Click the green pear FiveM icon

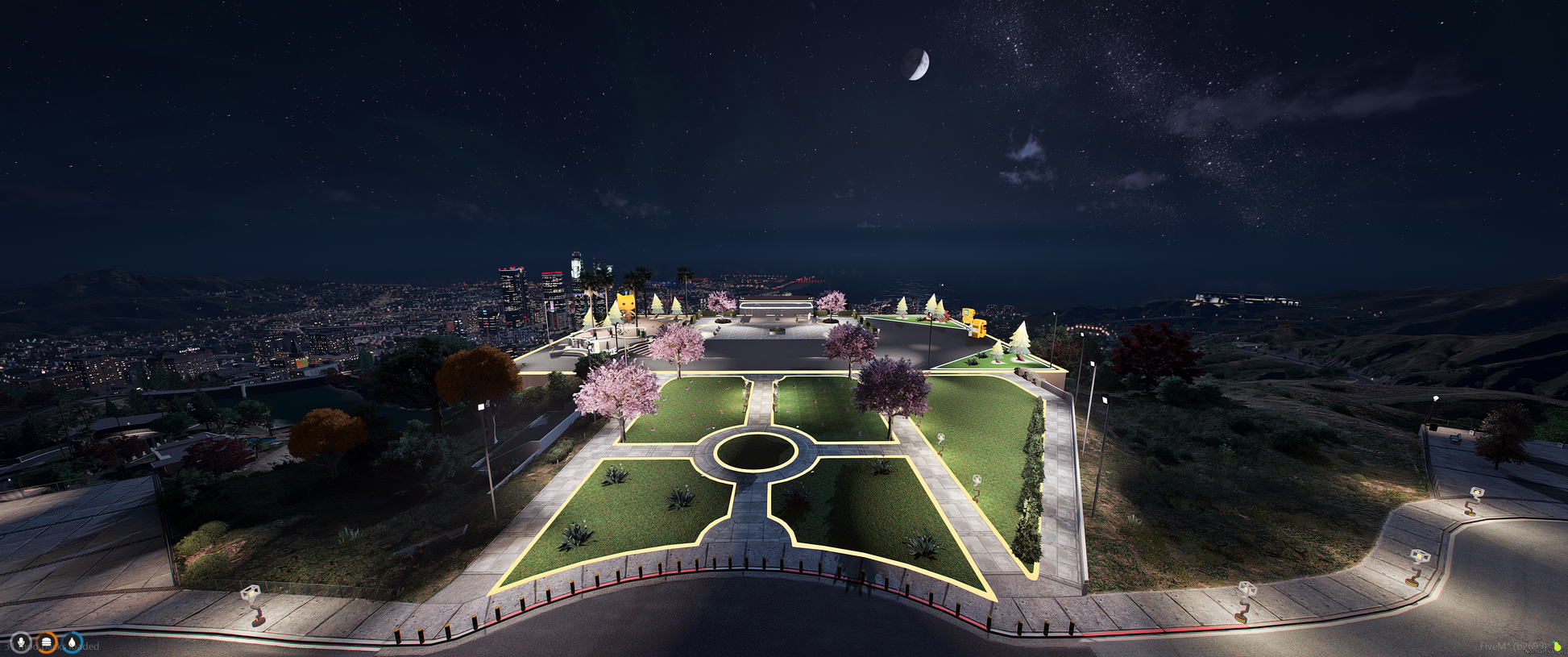tap(1557, 646)
